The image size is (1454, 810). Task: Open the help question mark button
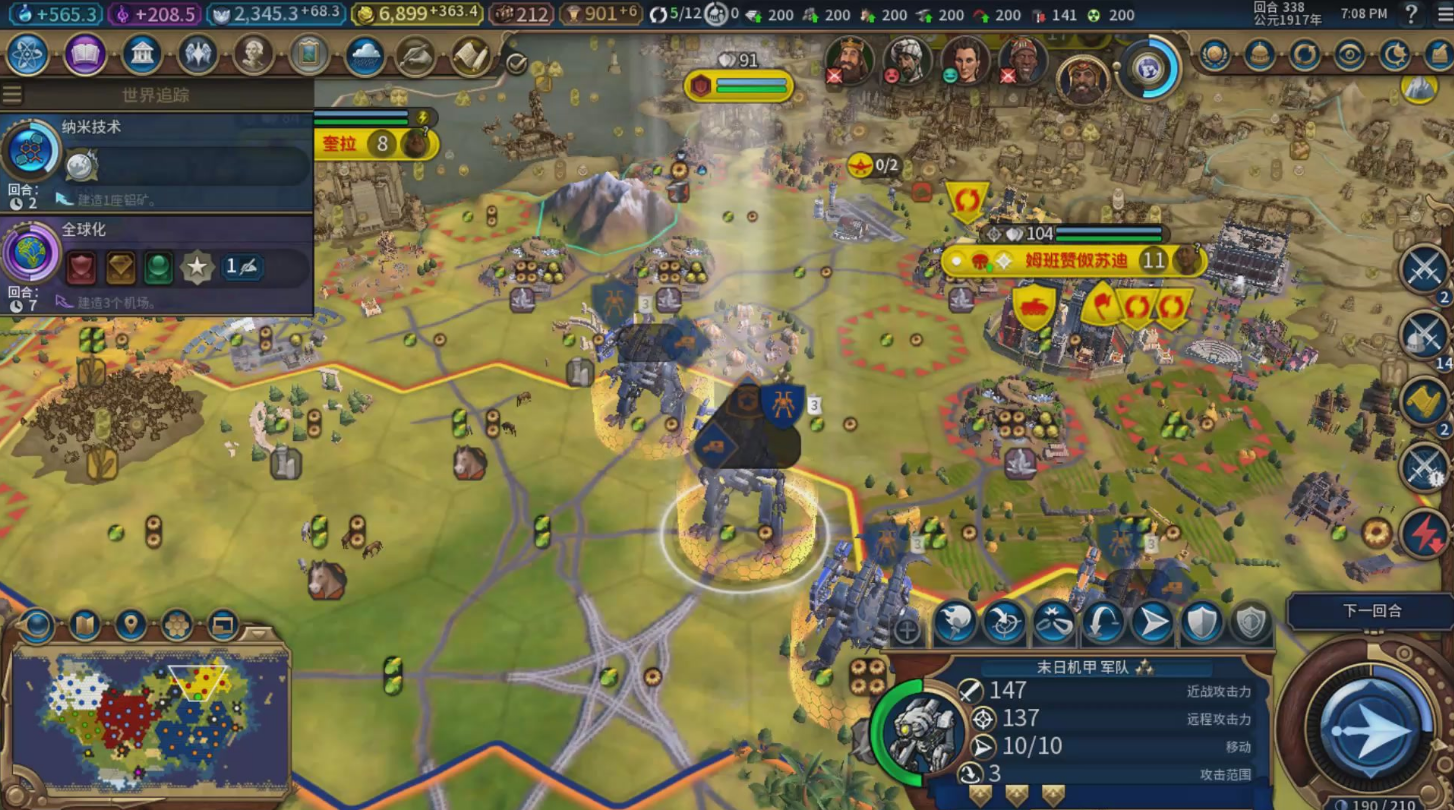point(1411,14)
